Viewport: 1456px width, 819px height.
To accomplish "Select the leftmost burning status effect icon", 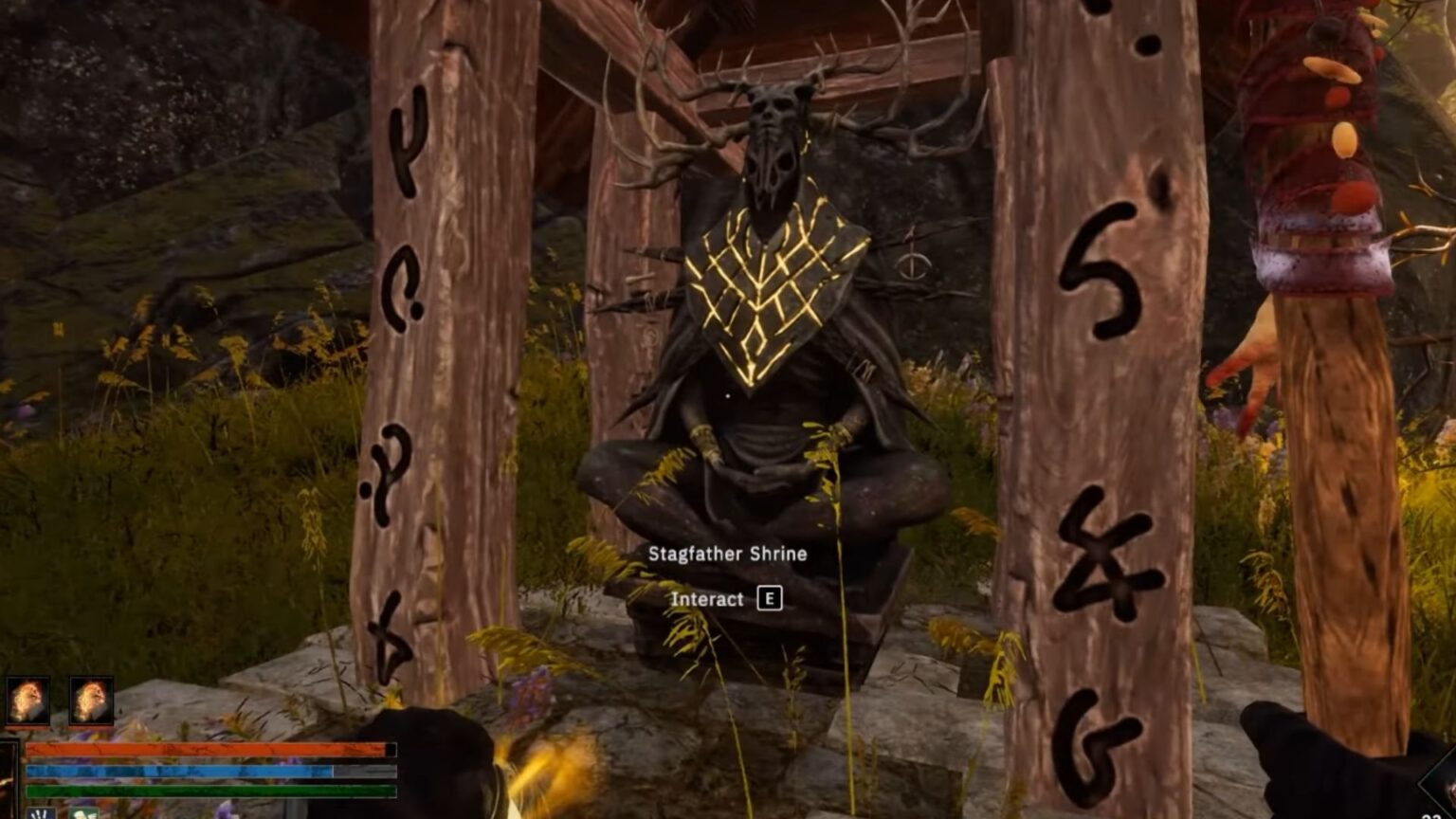I will pos(28,699).
